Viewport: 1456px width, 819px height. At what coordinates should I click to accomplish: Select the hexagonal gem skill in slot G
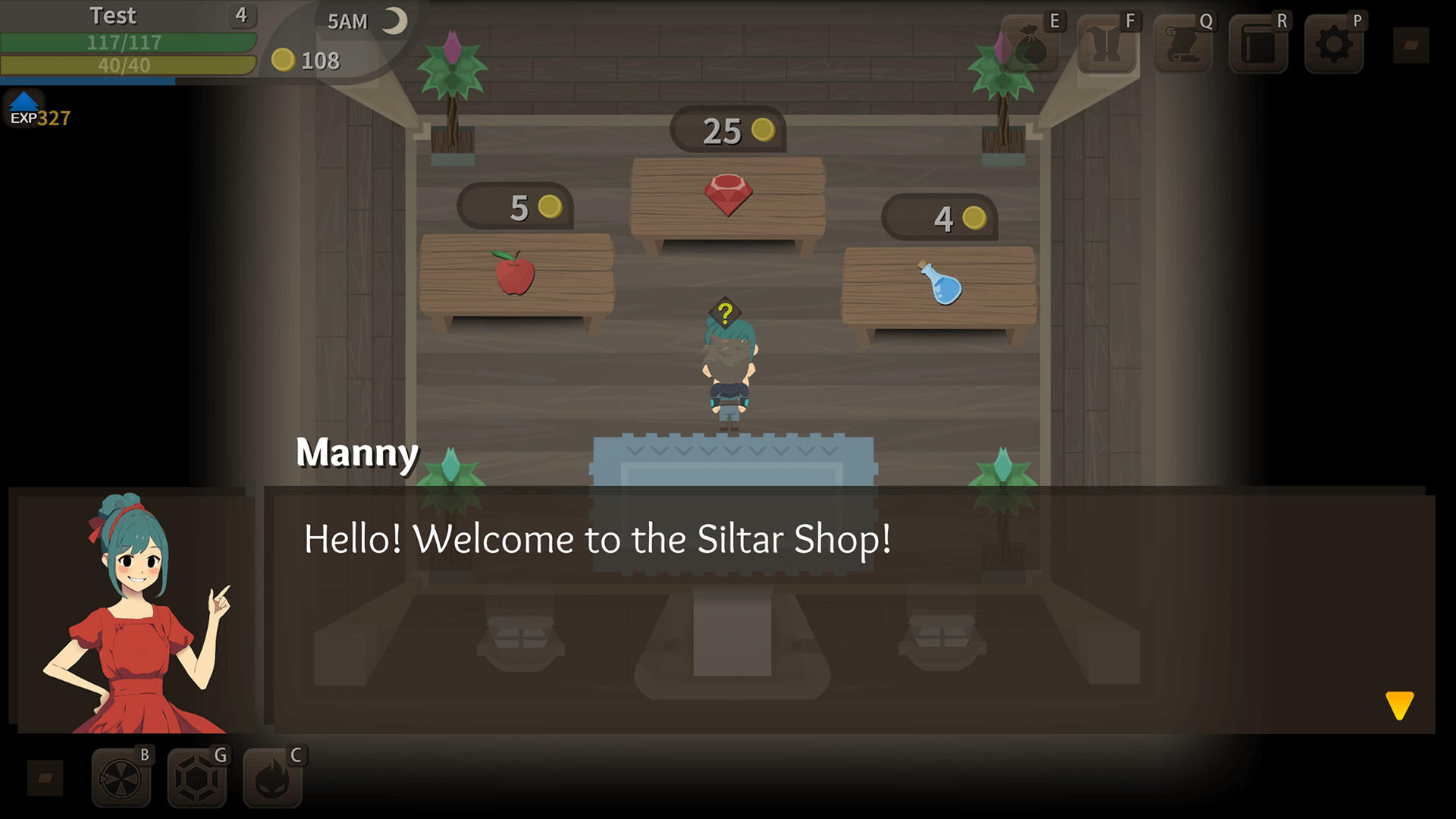(x=197, y=777)
